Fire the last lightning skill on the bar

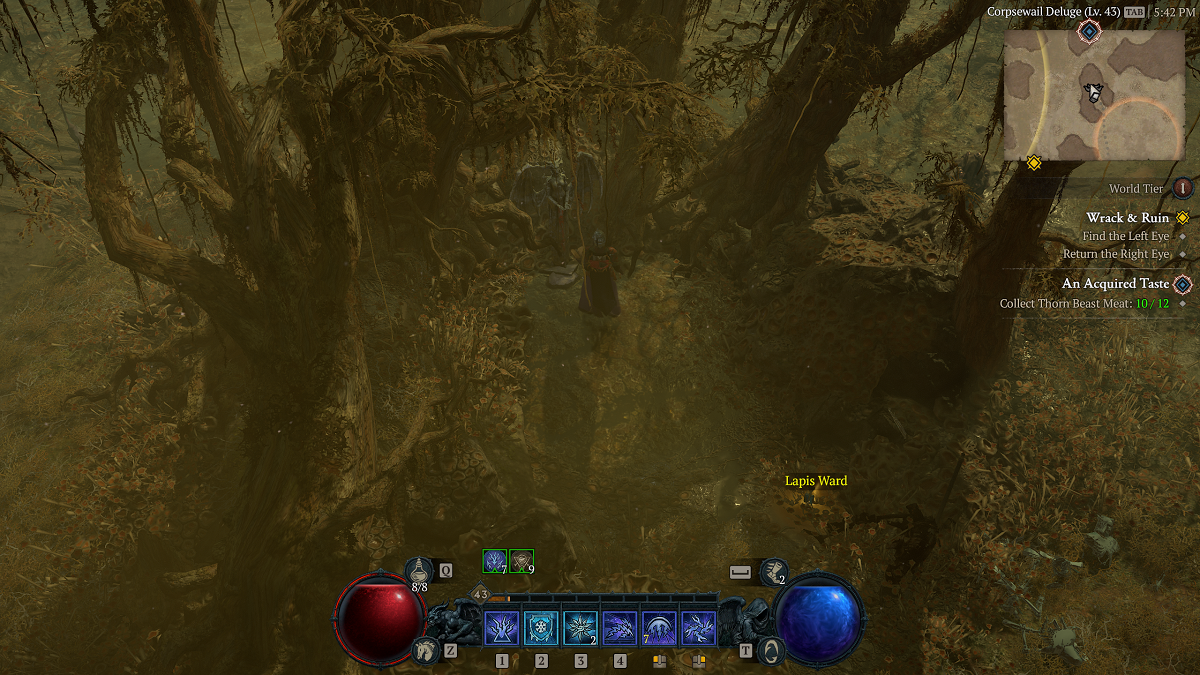click(698, 629)
